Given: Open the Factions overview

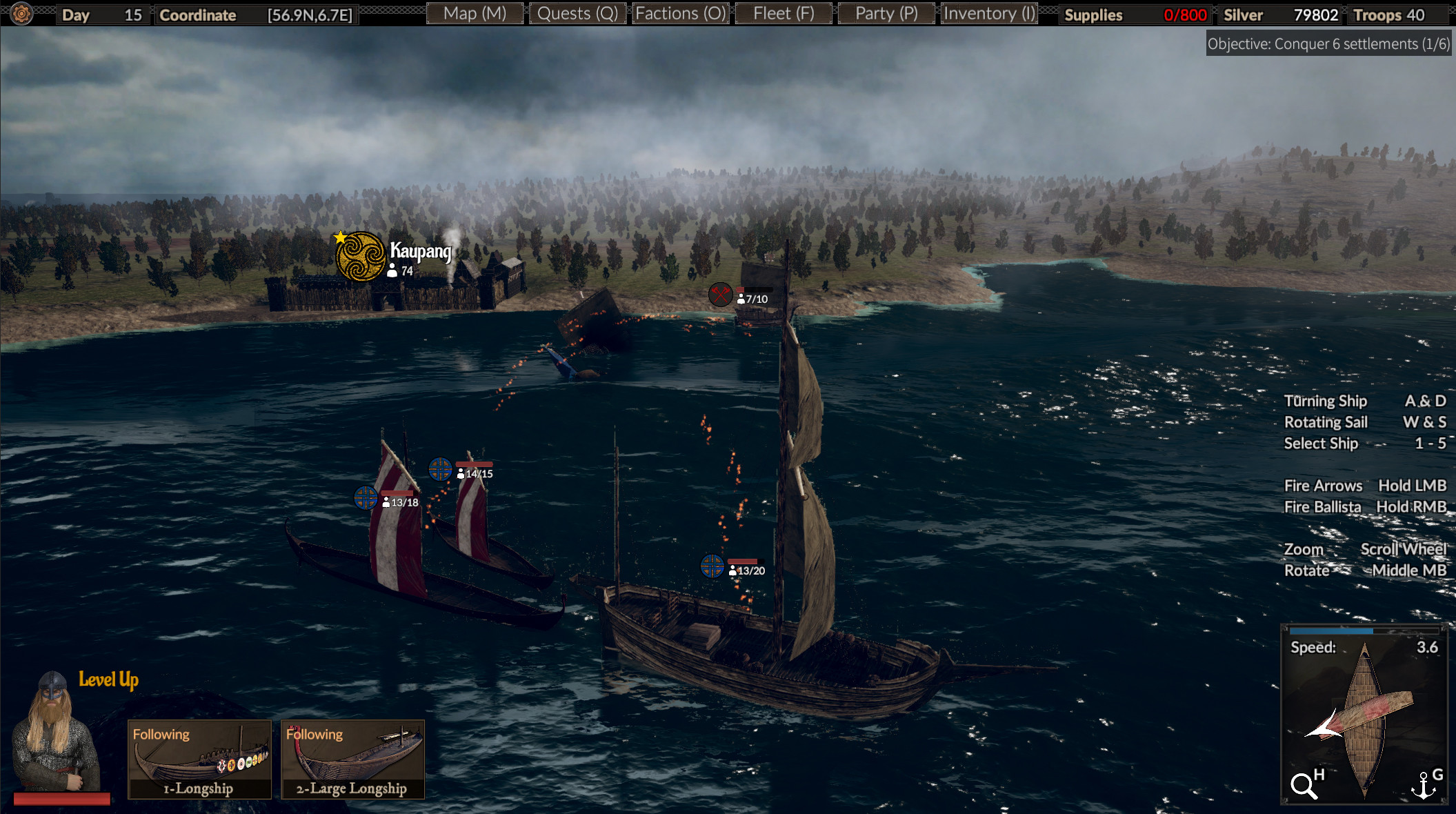Looking at the screenshot, I should pos(680,13).
